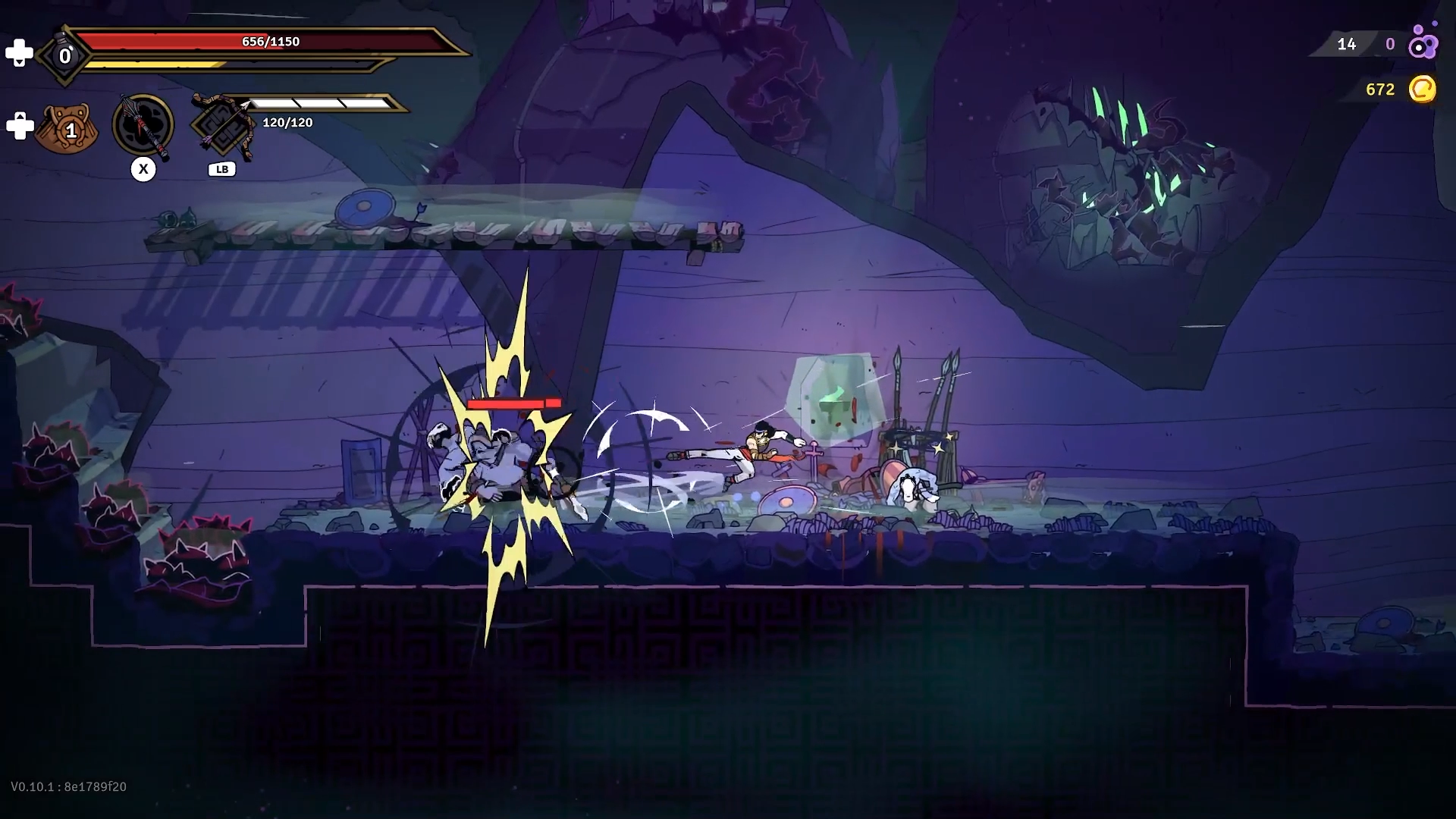Click the purple soul orbs icon in top right
This screenshot has height=819, width=1456.
click(x=1421, y=44)
